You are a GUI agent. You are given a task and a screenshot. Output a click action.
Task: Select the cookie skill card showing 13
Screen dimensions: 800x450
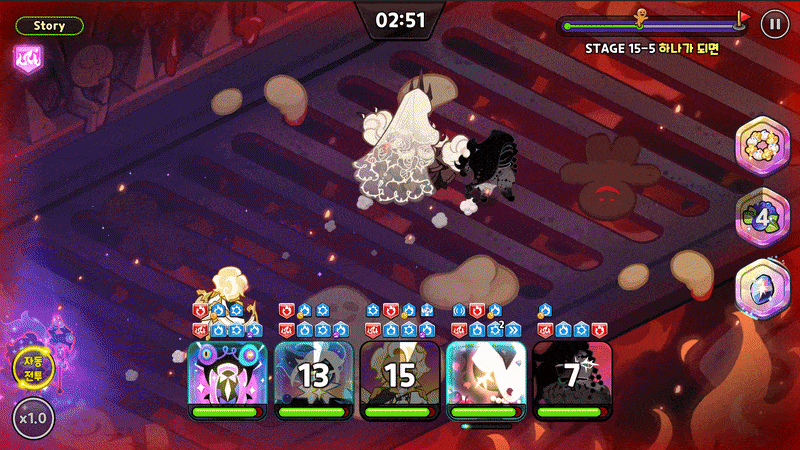click(313, 379)
